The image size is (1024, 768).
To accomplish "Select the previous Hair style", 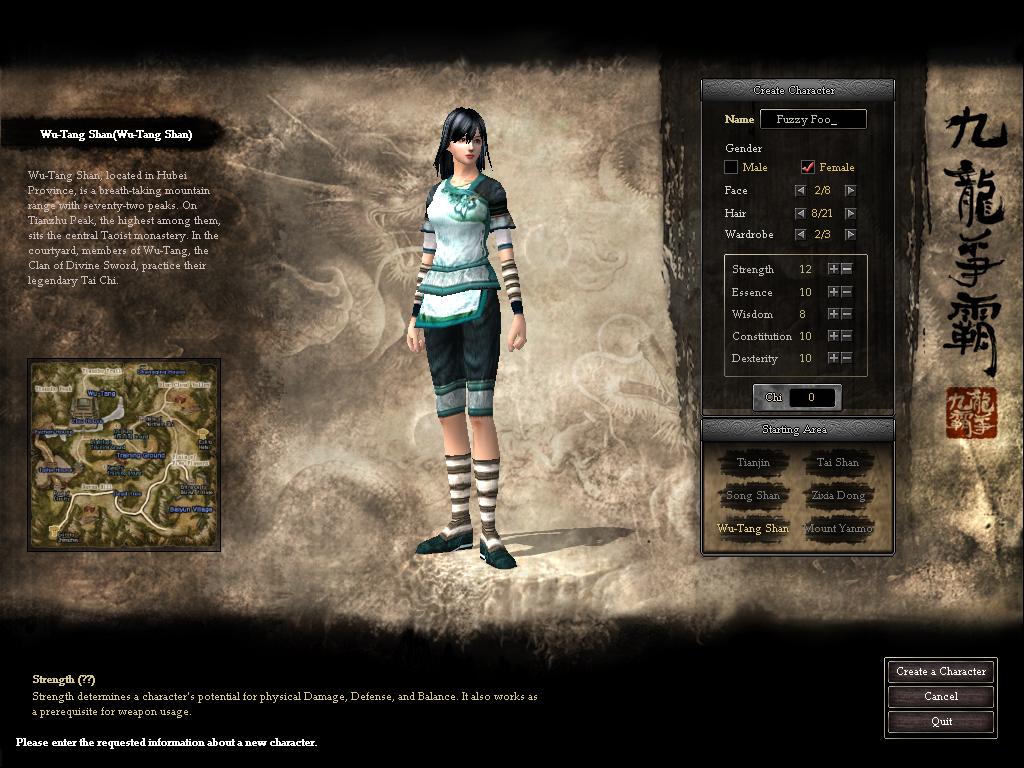I will tap(800, 213).
